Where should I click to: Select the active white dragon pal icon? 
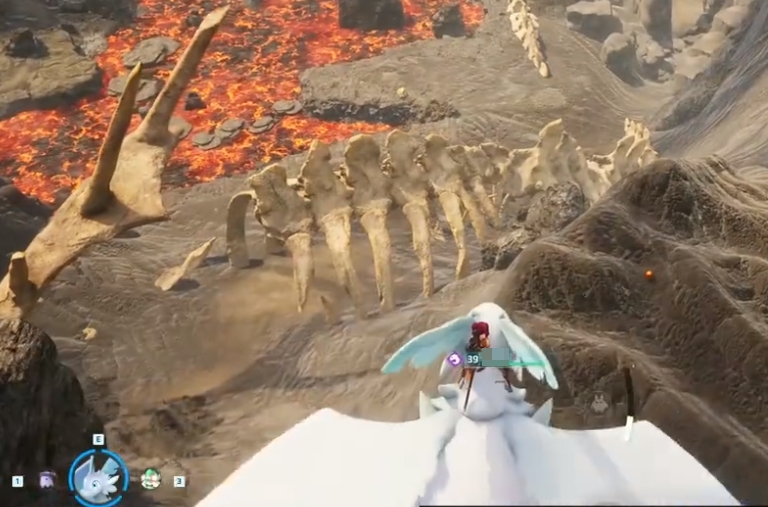[98, 478]
